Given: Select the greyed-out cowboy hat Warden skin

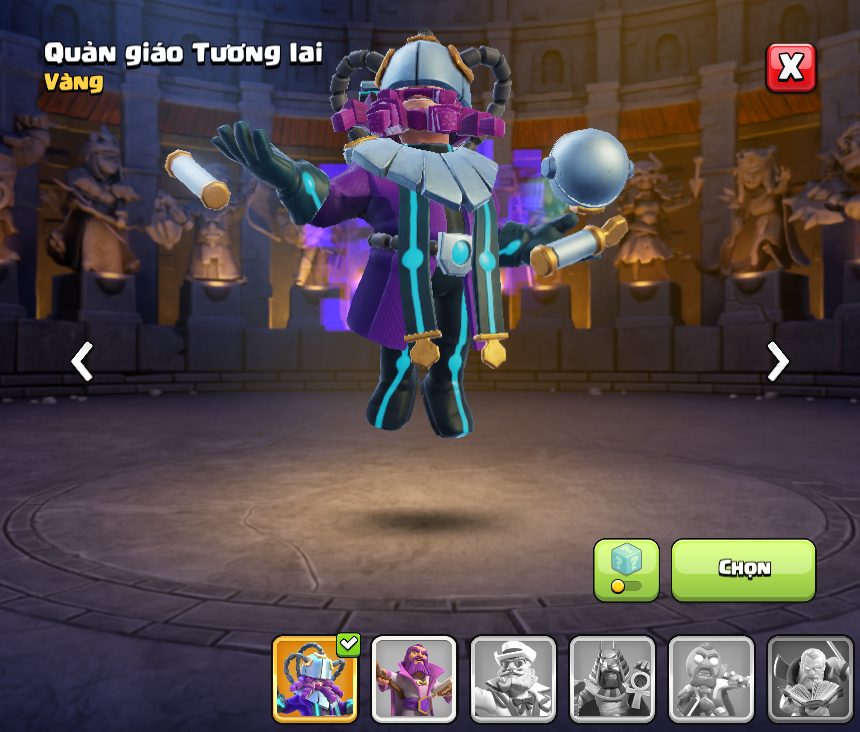Looking at the screenshot, I should [513, 679].
